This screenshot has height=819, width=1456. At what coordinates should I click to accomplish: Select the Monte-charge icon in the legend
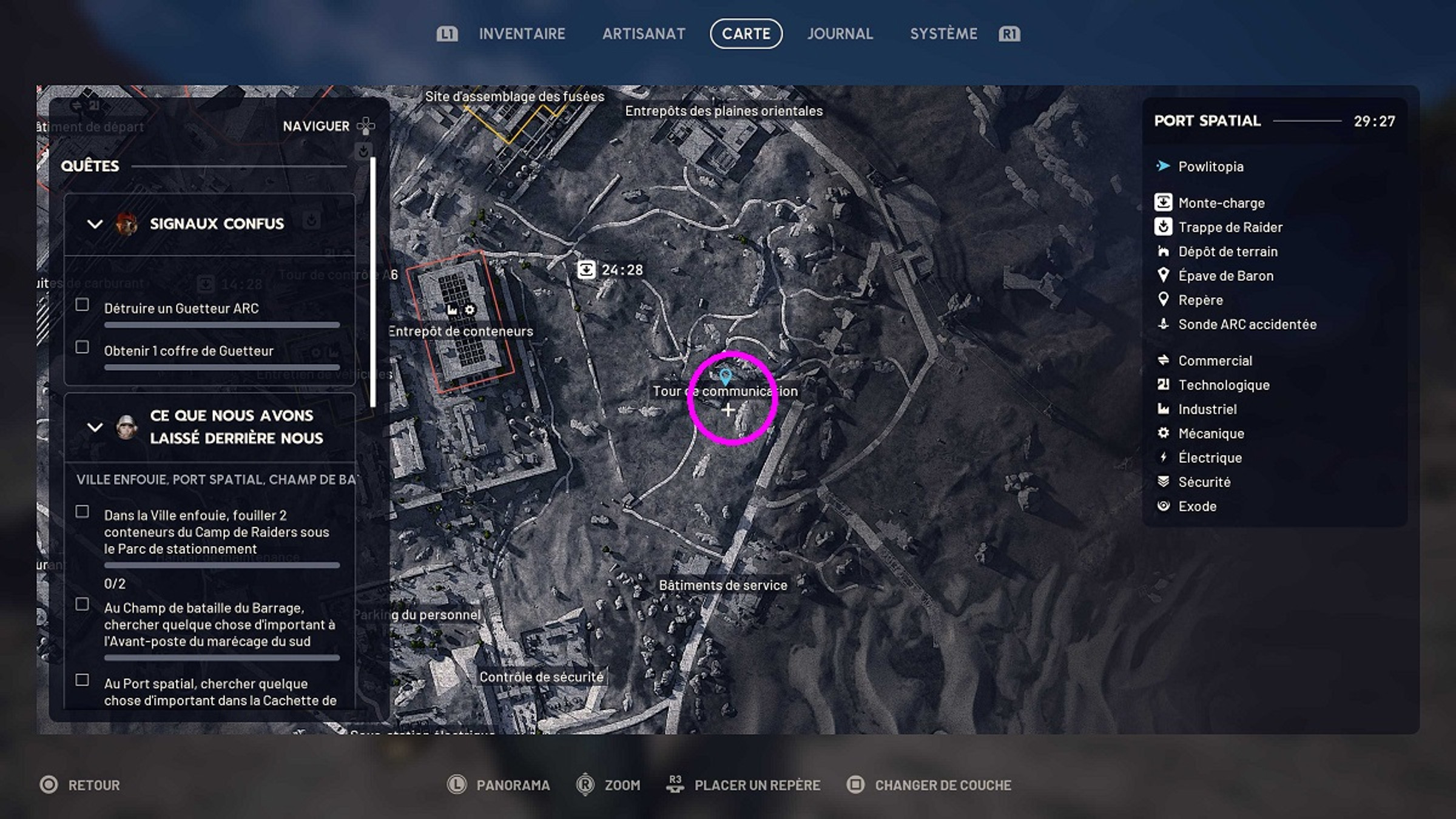(1164, 203)
